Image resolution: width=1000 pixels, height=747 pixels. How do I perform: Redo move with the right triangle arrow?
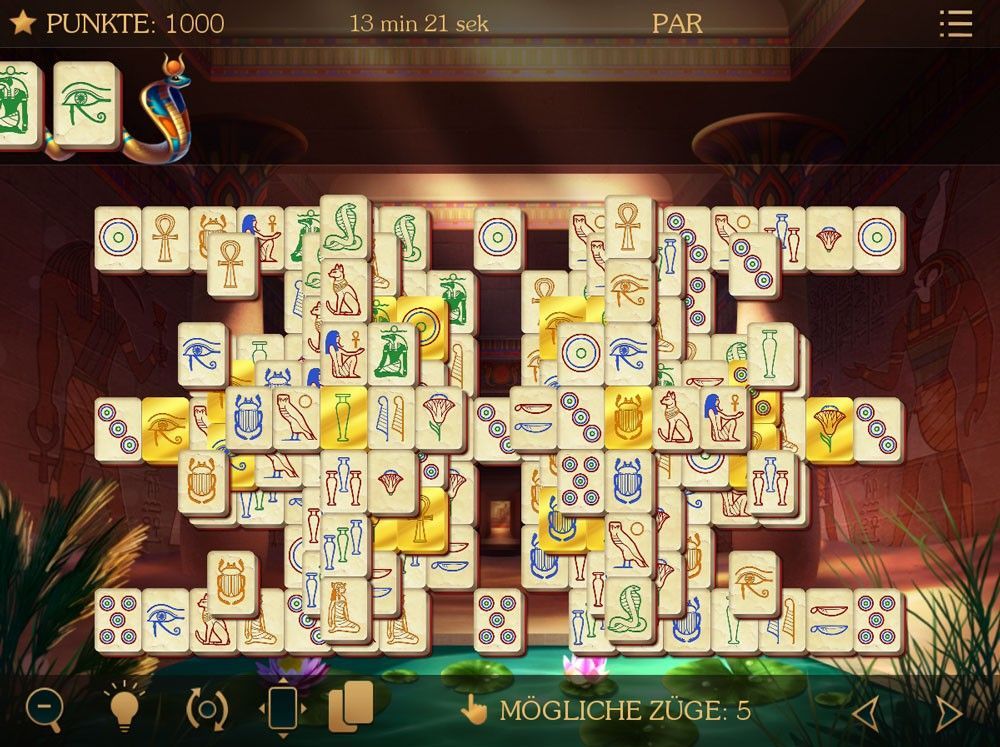point(946,712)
